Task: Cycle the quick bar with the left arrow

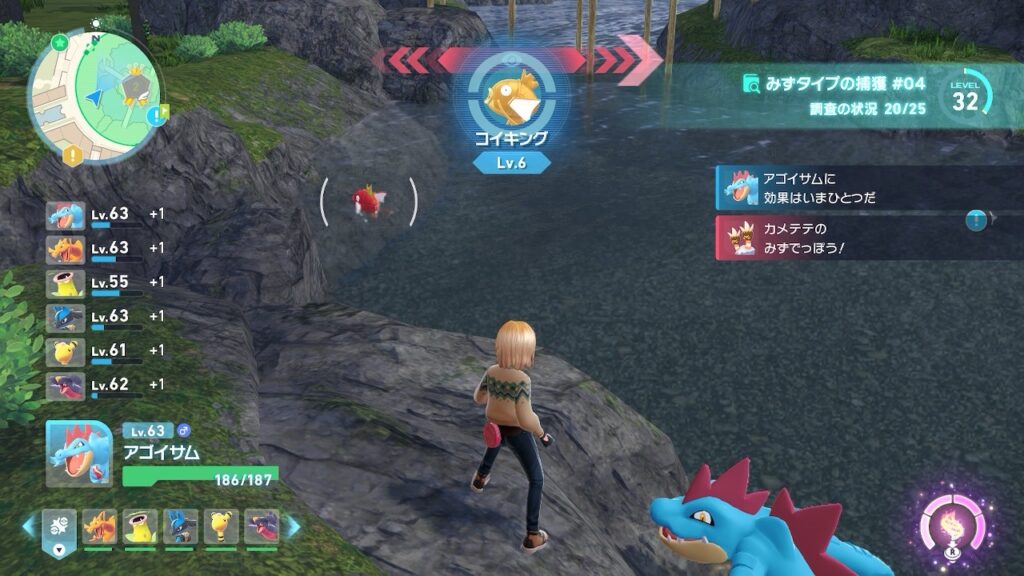Action: point(30,527)
